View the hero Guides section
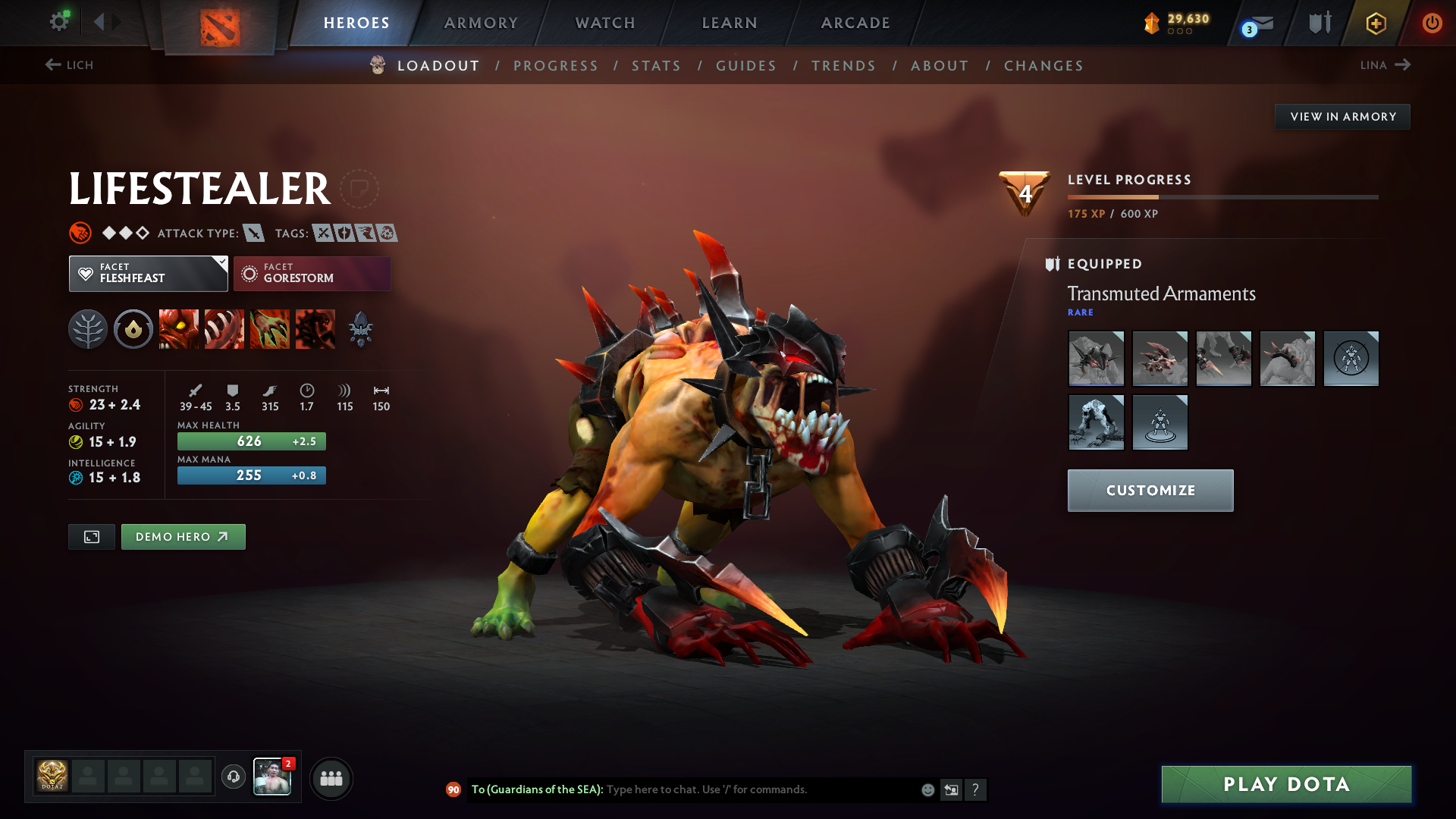Screen dimensions: 1456x819 [746, 66]
